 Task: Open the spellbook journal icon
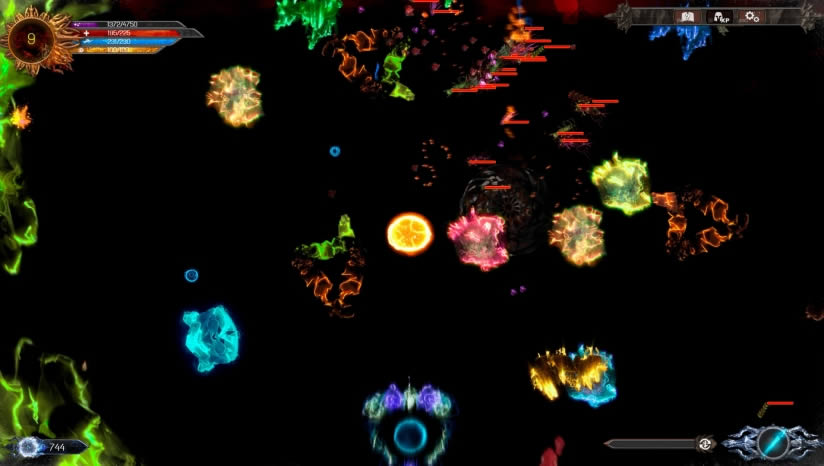point(687,16)
